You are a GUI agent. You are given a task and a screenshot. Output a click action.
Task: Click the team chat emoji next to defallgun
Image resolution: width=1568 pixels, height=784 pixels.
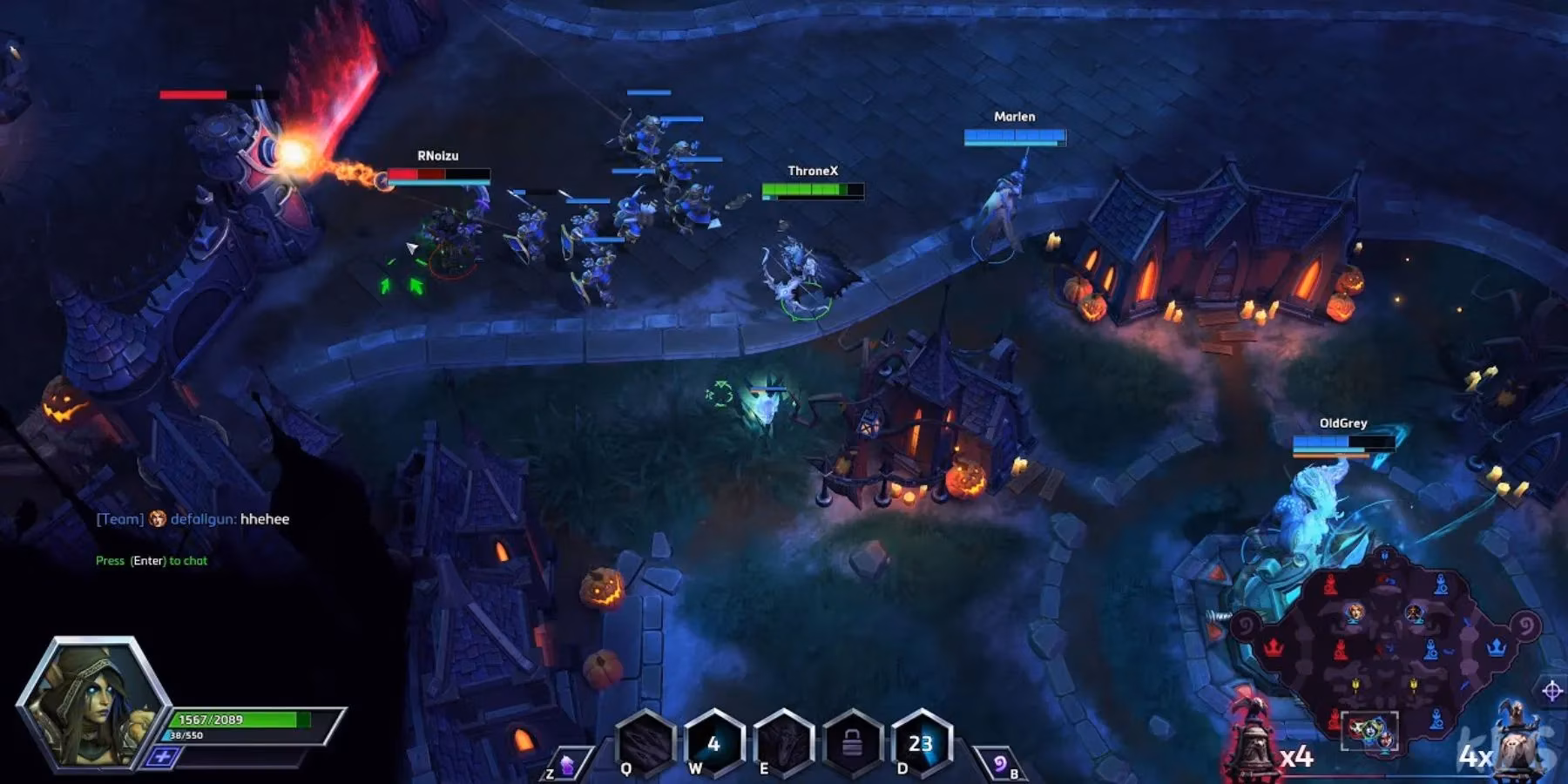tap(158, 517)
